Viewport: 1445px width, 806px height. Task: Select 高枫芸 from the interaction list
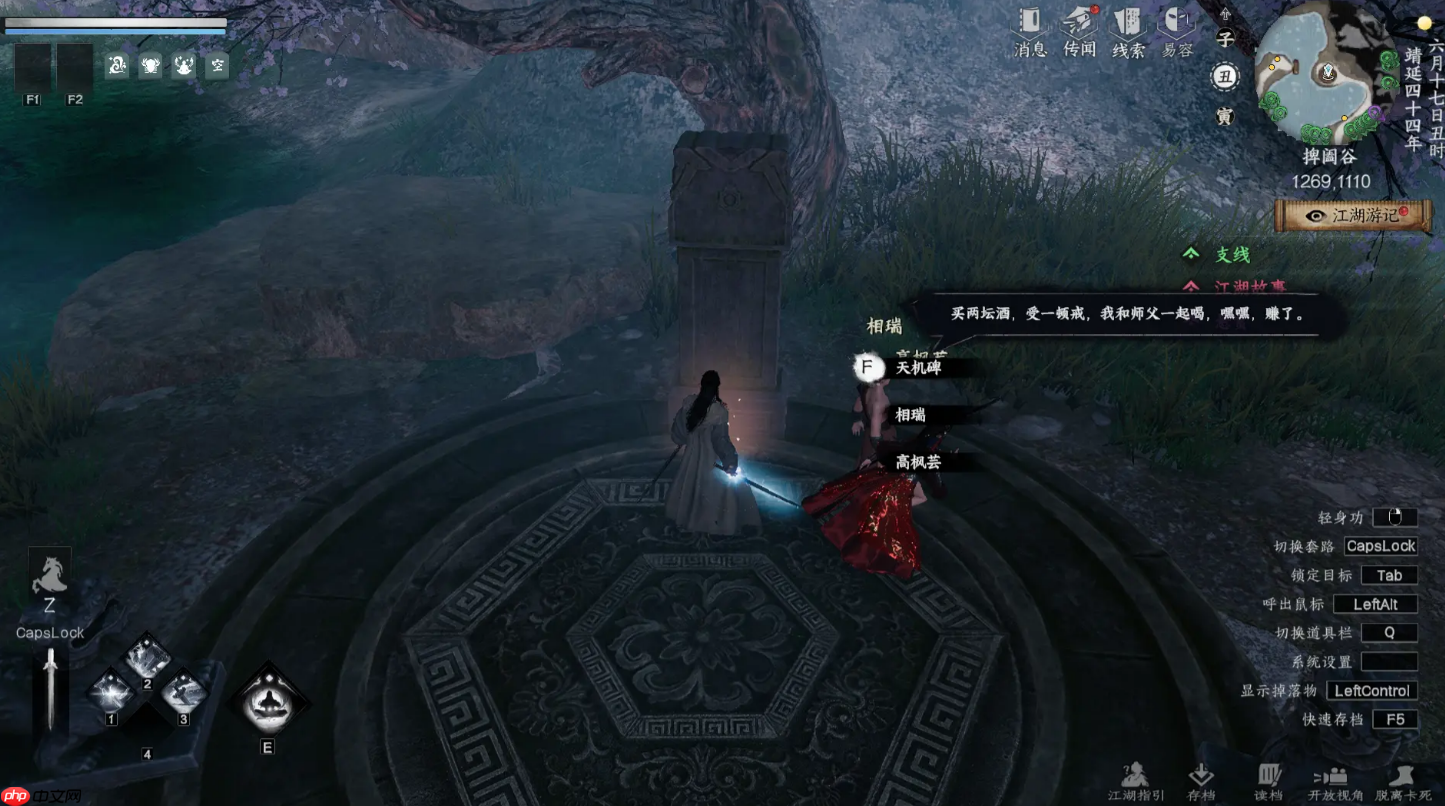pos(918,461)
